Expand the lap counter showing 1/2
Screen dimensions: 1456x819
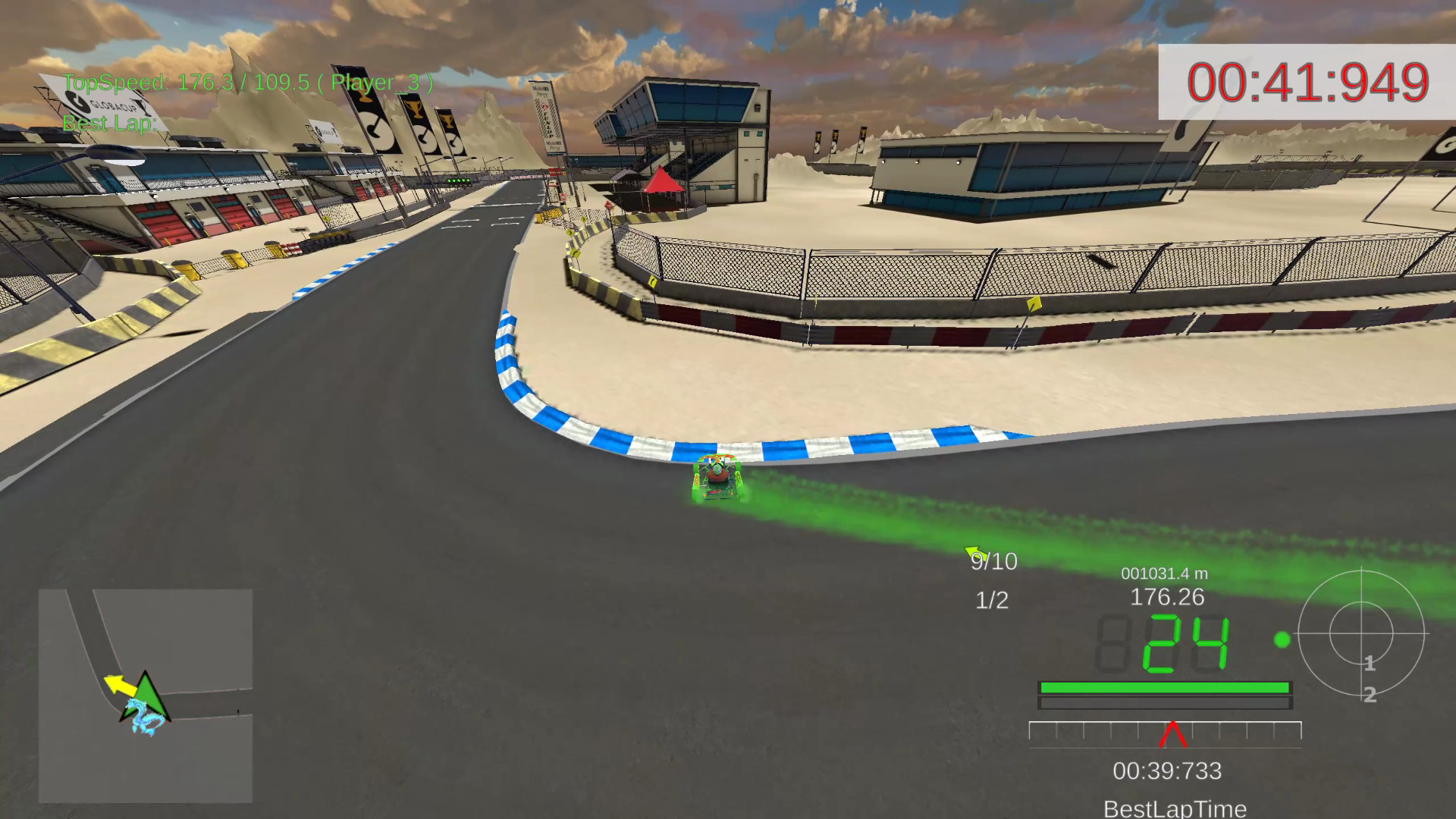(x=990, y=599)
